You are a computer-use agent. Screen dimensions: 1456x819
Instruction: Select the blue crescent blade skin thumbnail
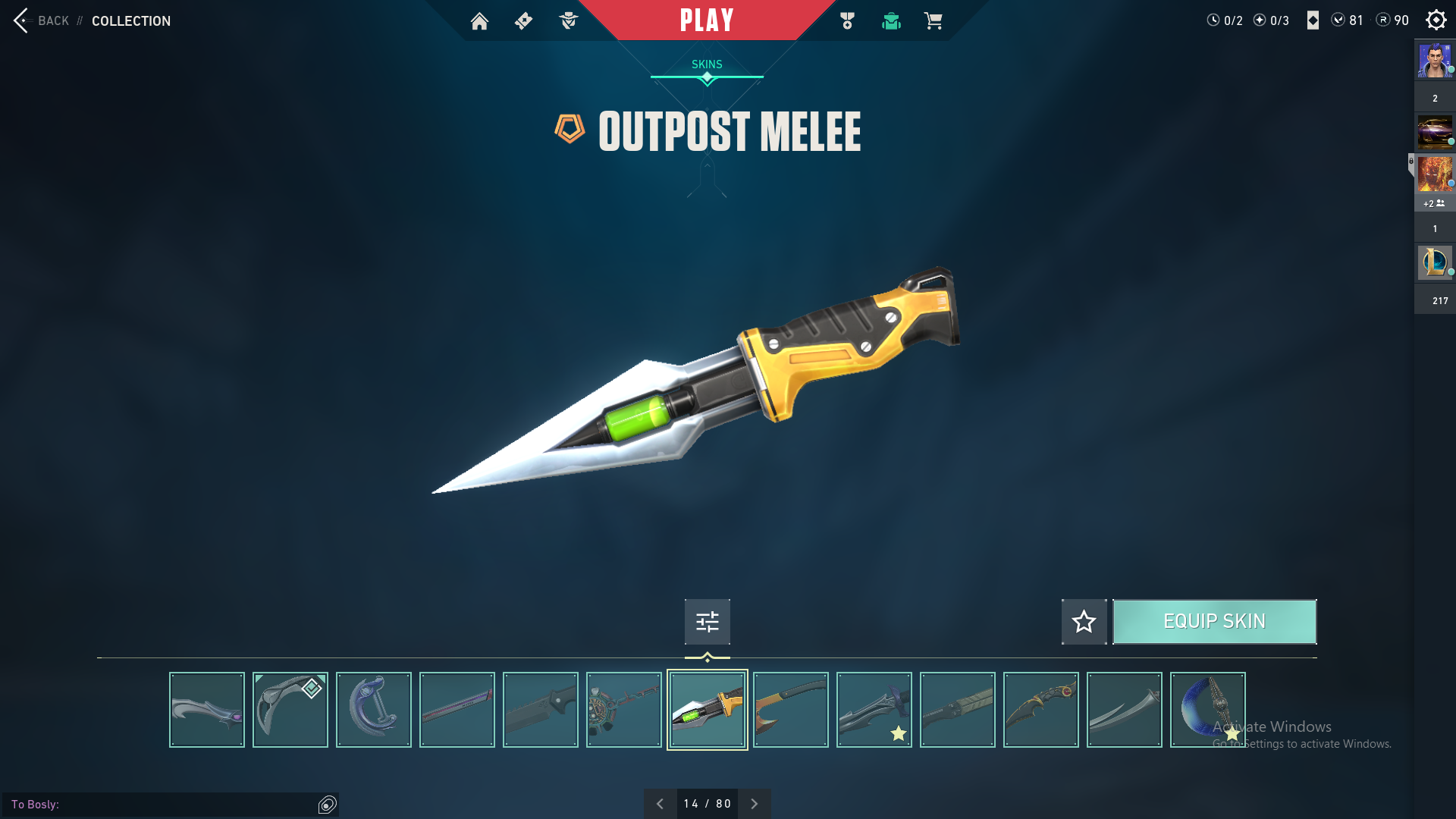1207,710
